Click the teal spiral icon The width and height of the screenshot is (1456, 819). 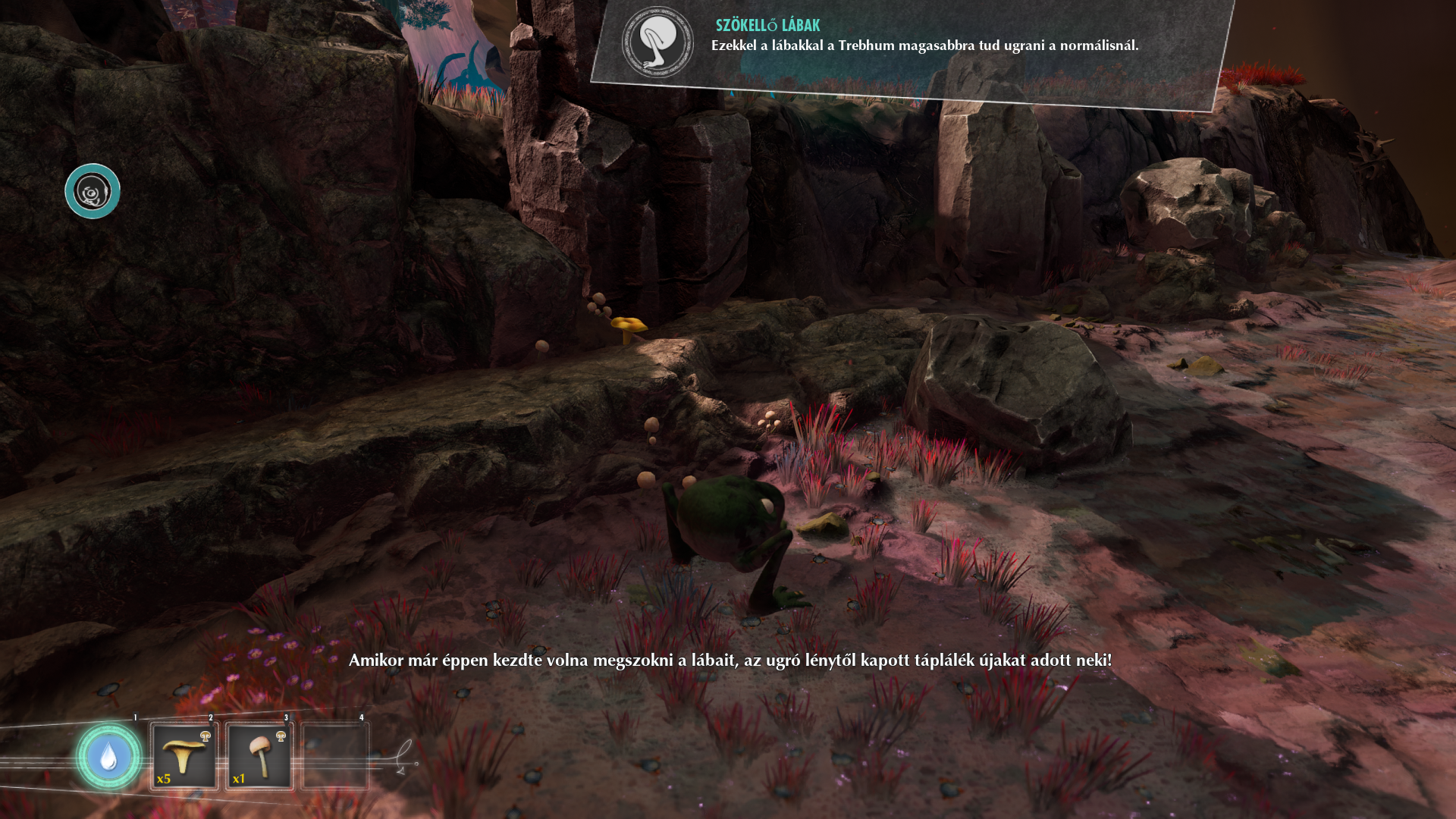click(93, 192)
